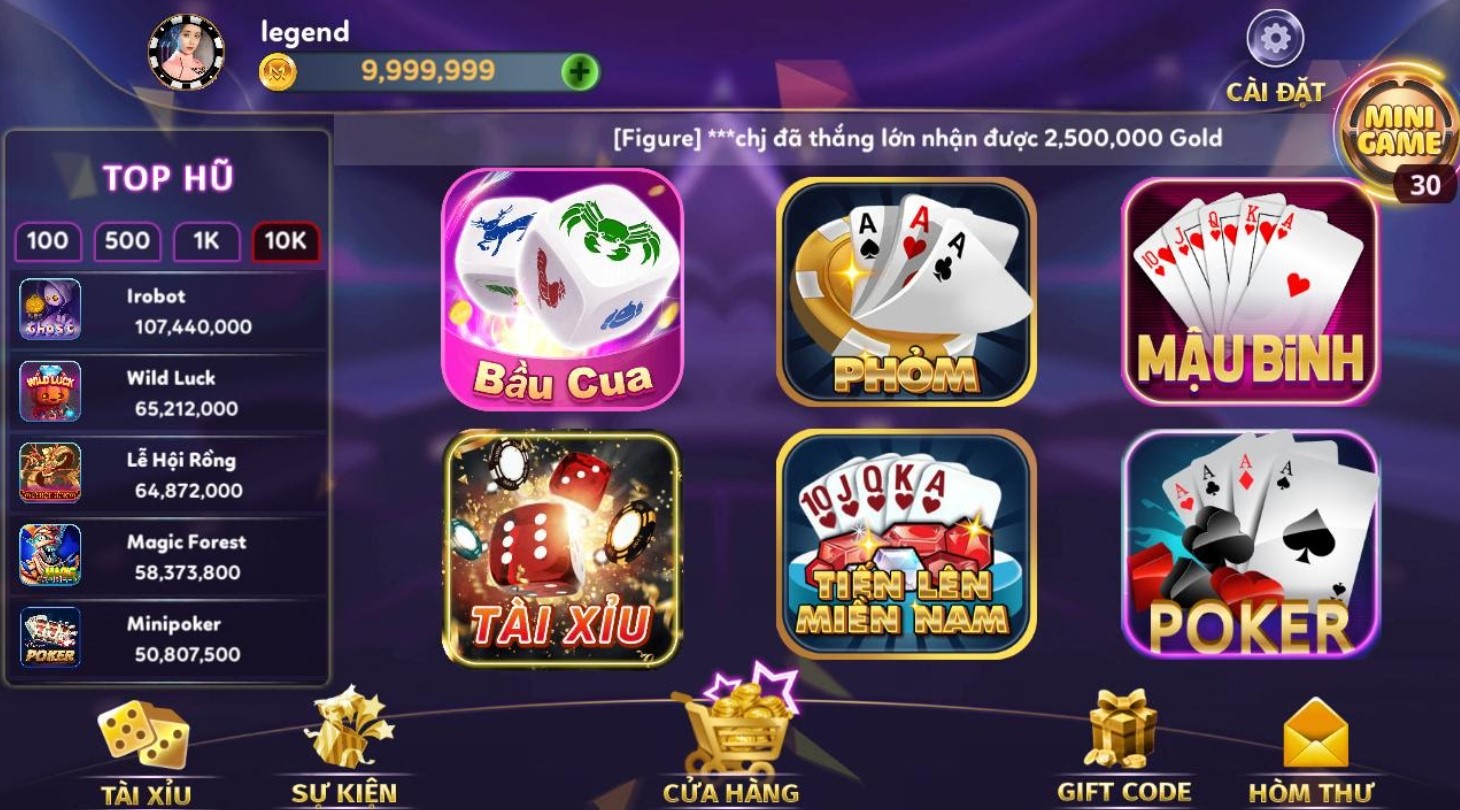Viewport: 1460px width, 810px height.
Task: Switch to the 10K filter tab
Action: coord(283,241)
